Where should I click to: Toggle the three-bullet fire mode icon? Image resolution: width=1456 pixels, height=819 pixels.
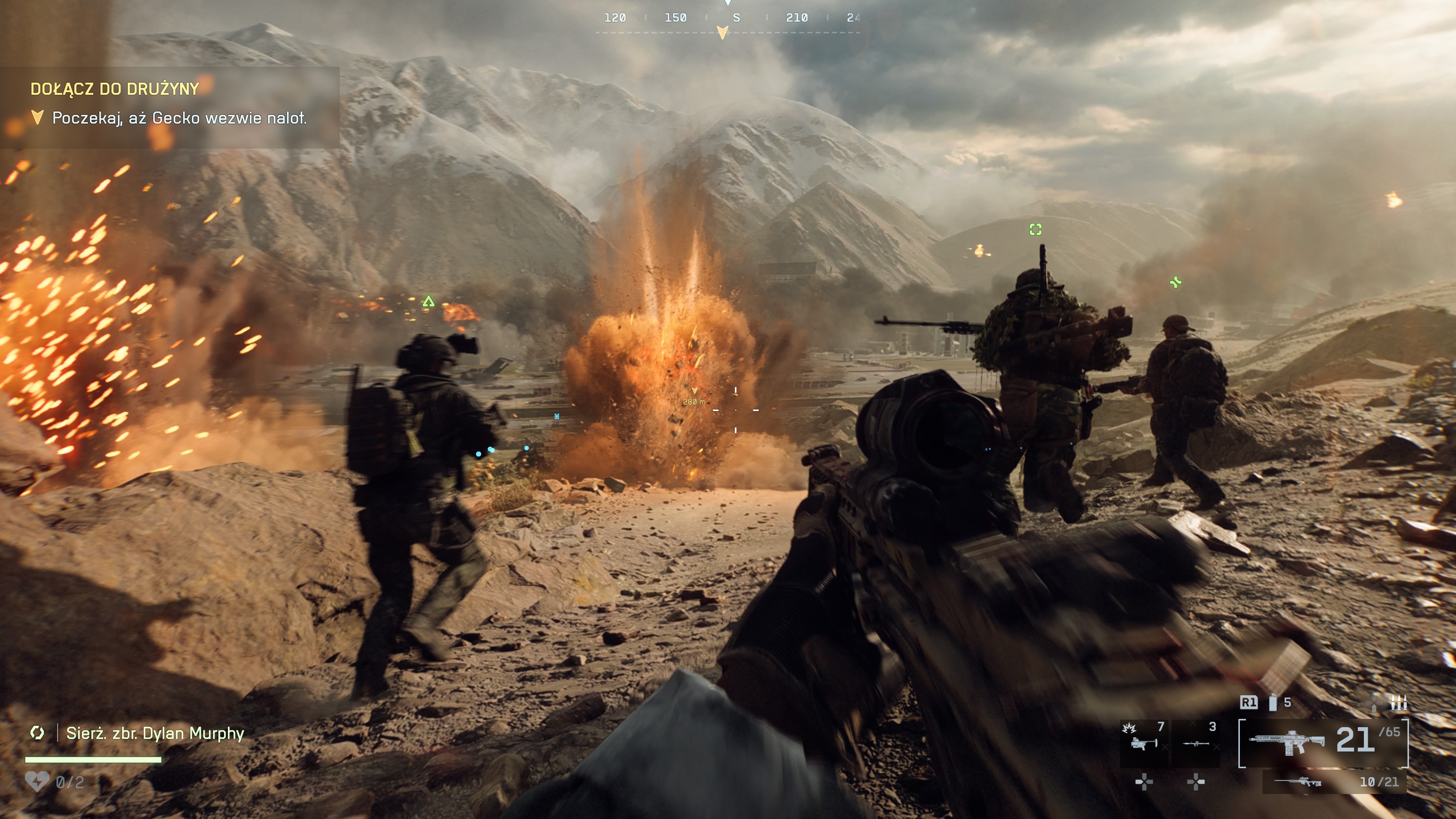(x=1398, y=703)
